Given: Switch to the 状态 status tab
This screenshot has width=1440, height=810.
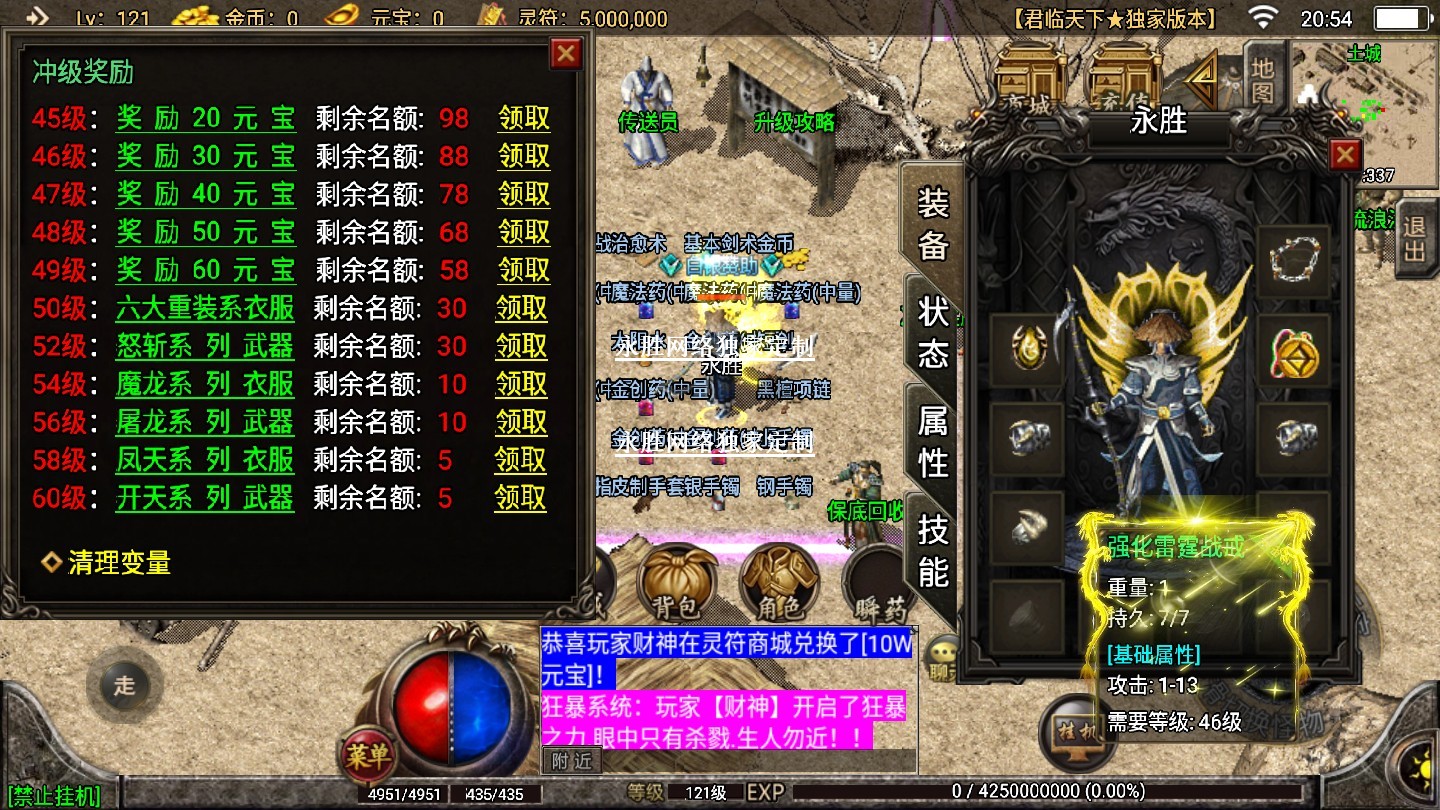Looking at the screenshot, I should (932, 331).
